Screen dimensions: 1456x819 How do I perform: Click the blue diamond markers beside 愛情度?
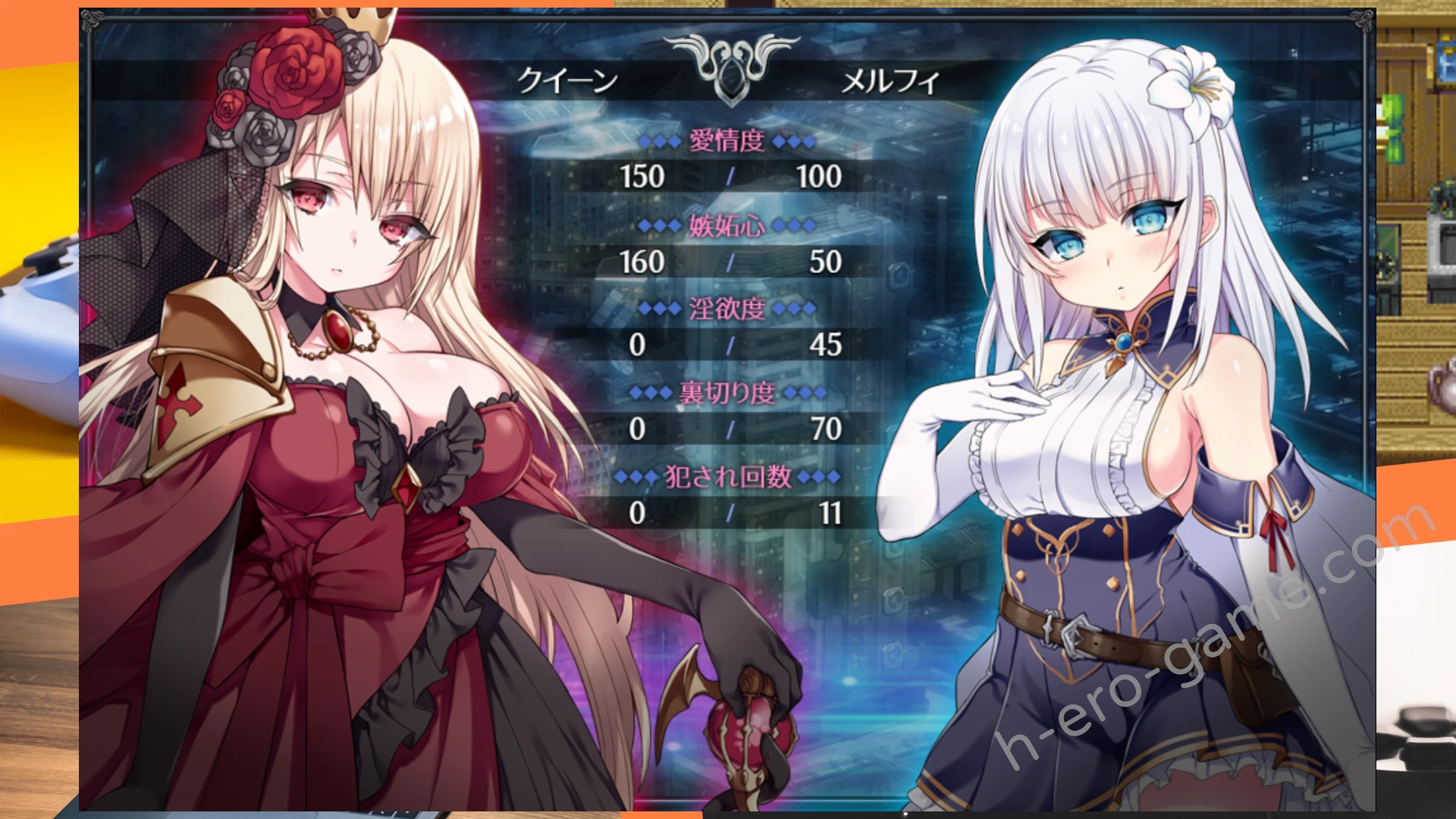tap(661, 140)
